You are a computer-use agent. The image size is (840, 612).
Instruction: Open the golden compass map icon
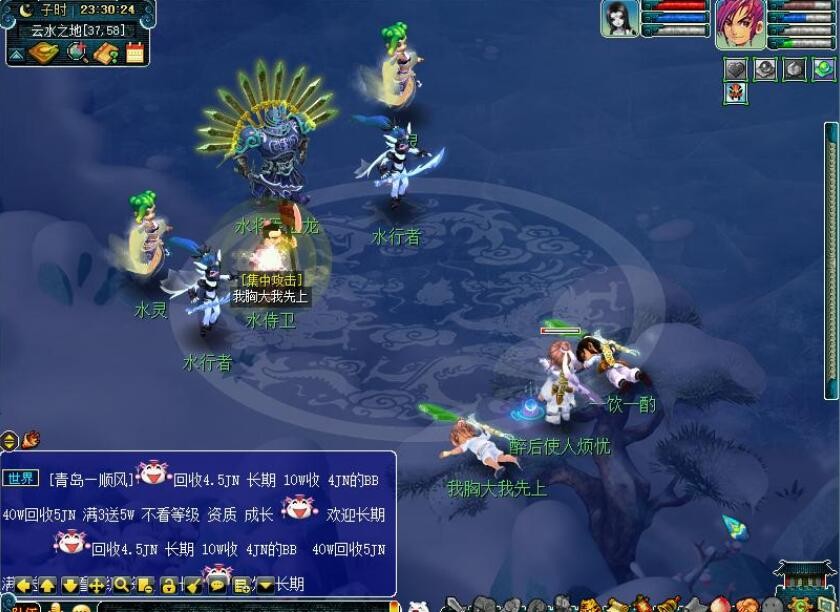(45, 52)
